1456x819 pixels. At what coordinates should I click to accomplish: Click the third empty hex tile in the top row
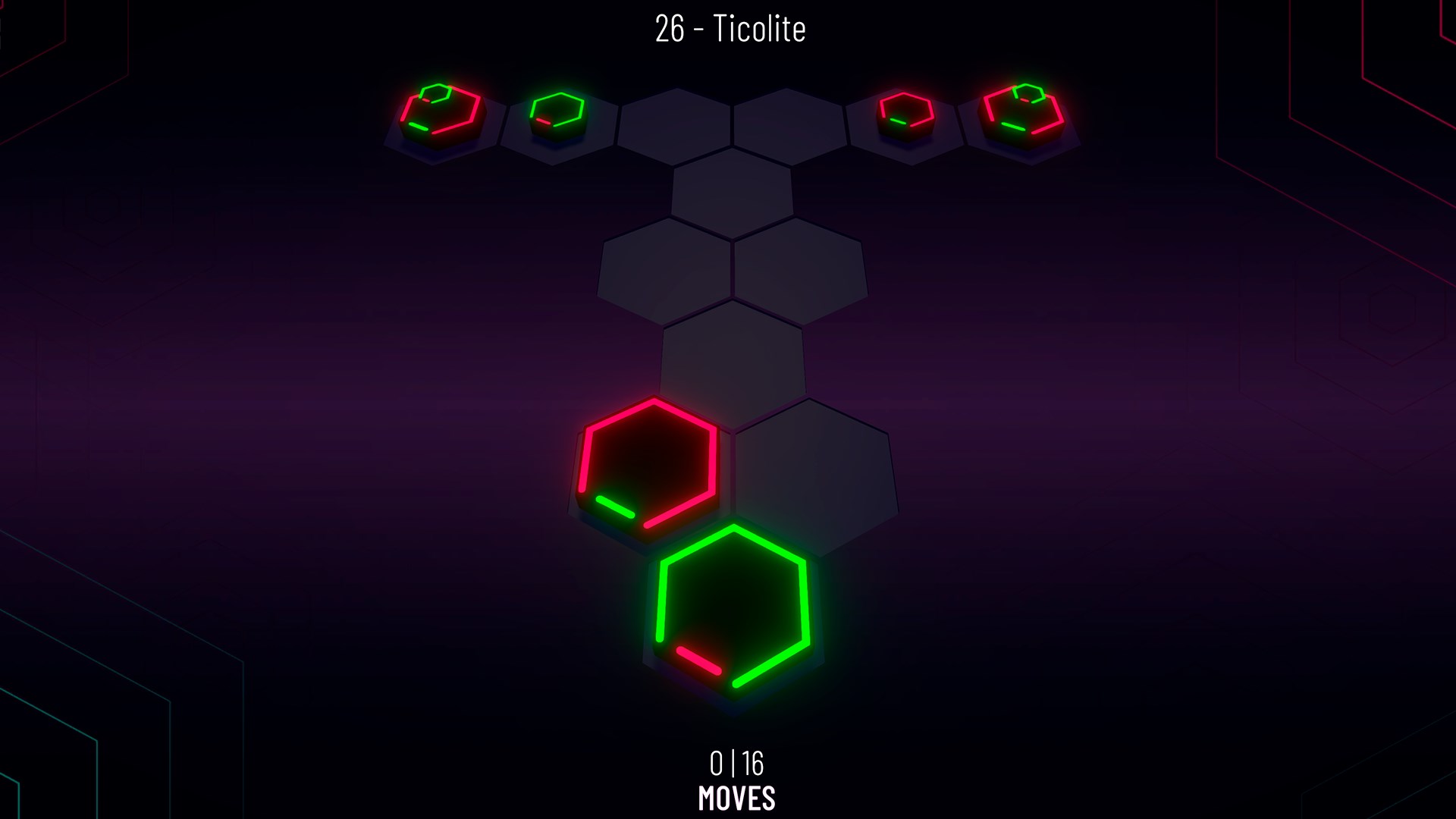click(675, 118)
